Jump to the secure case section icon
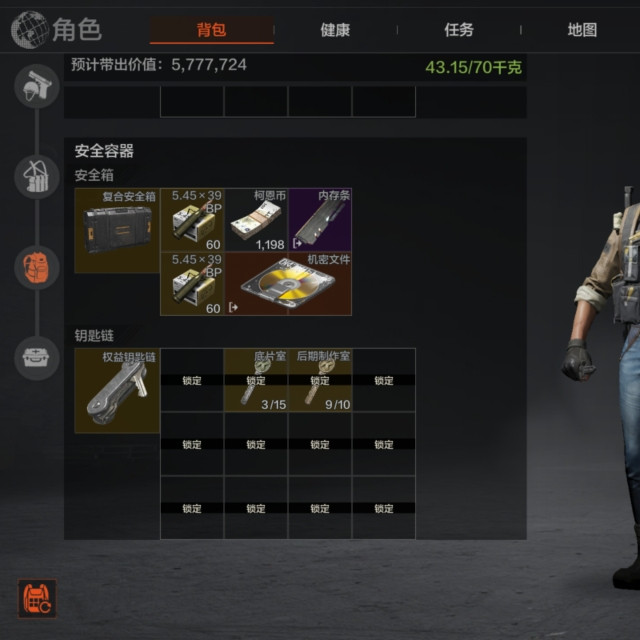 point(37,356)
